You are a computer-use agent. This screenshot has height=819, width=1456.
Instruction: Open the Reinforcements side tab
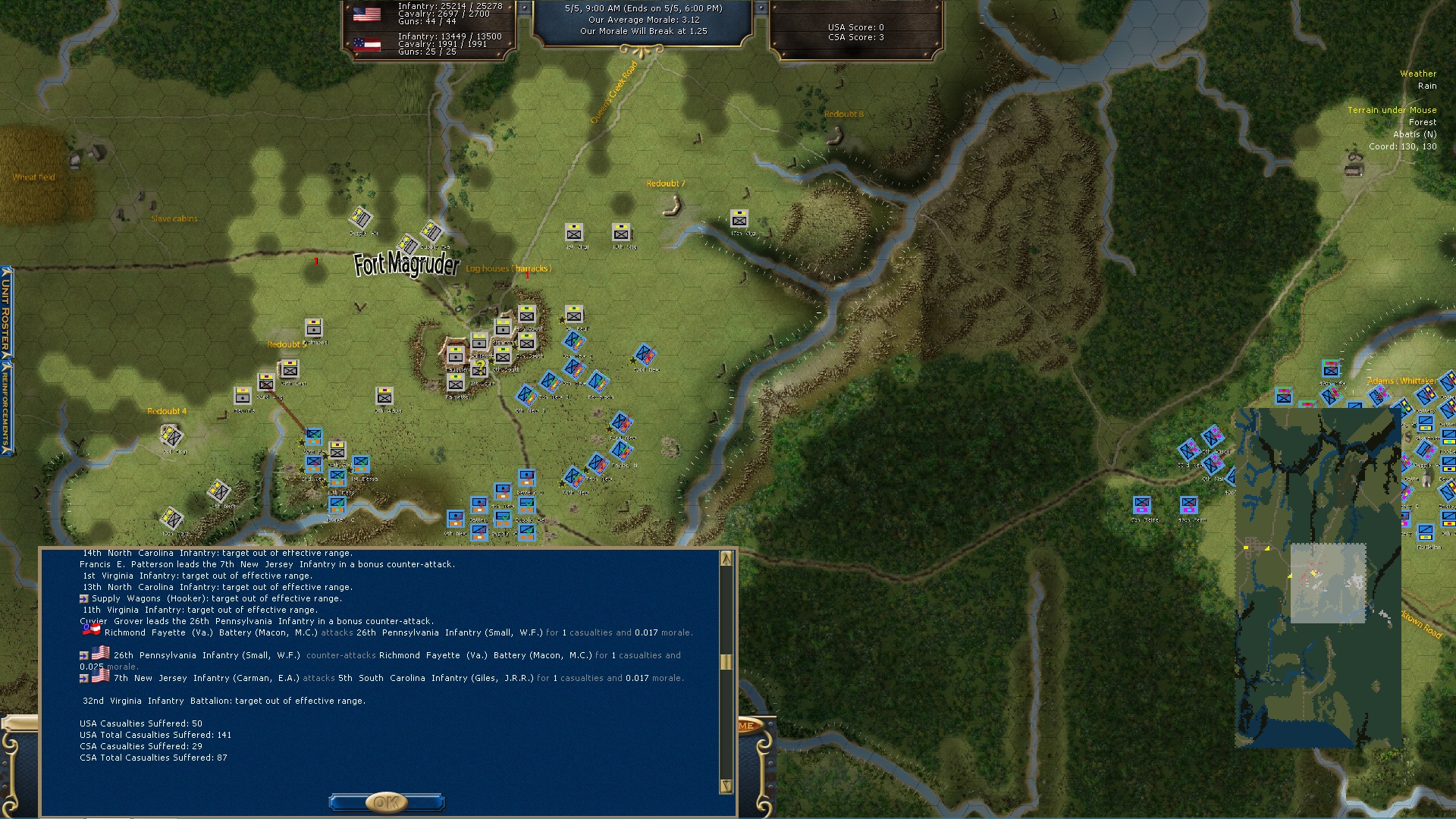click(6, 406)
